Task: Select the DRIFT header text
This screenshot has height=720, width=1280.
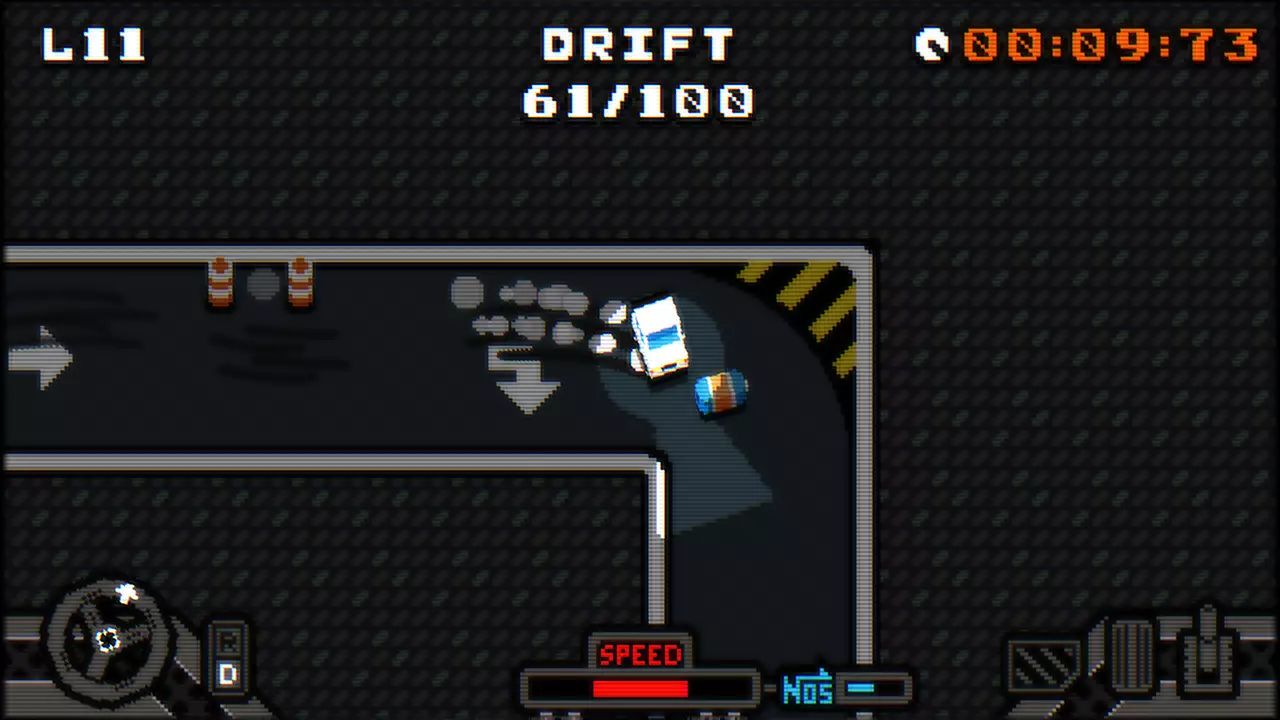Action: [637, 45]
